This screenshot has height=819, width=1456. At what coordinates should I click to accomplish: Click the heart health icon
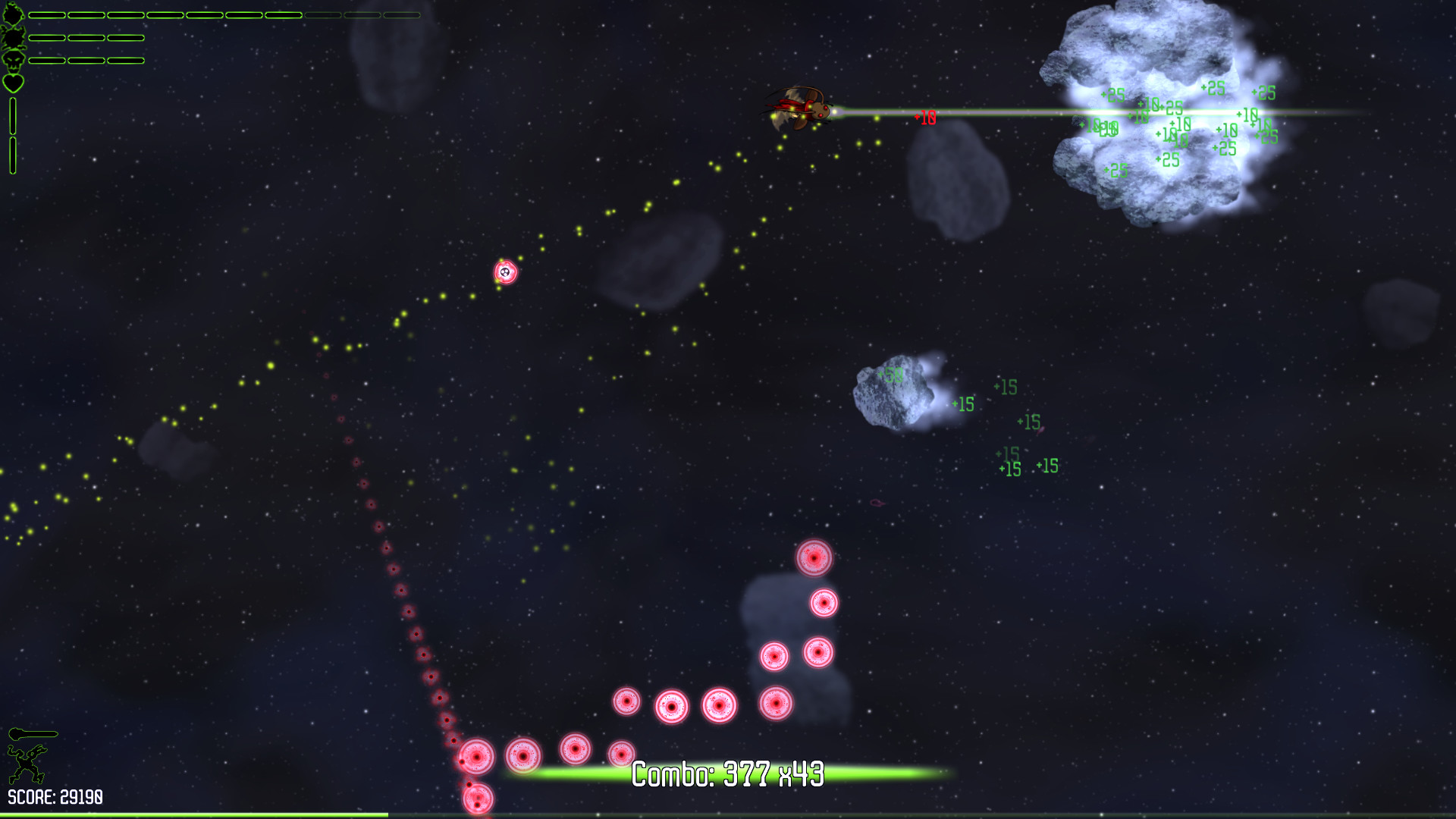[13, 83]
